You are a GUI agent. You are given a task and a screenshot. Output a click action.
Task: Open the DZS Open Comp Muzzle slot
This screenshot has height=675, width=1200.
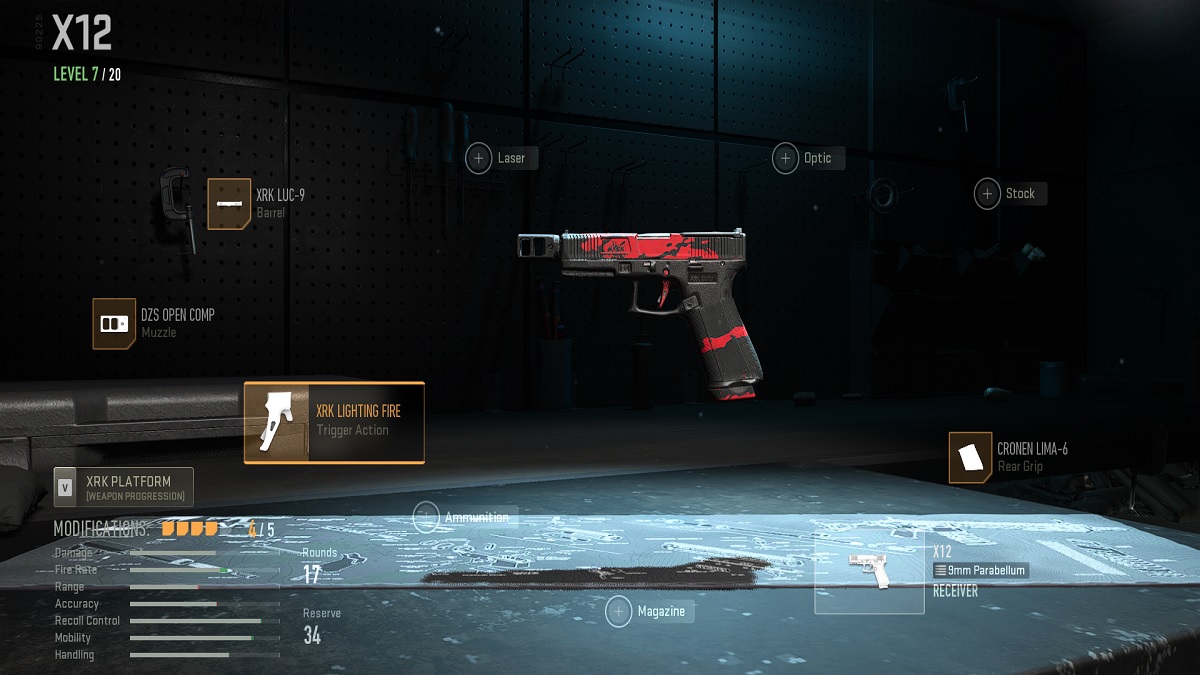[x=114, y=324]
